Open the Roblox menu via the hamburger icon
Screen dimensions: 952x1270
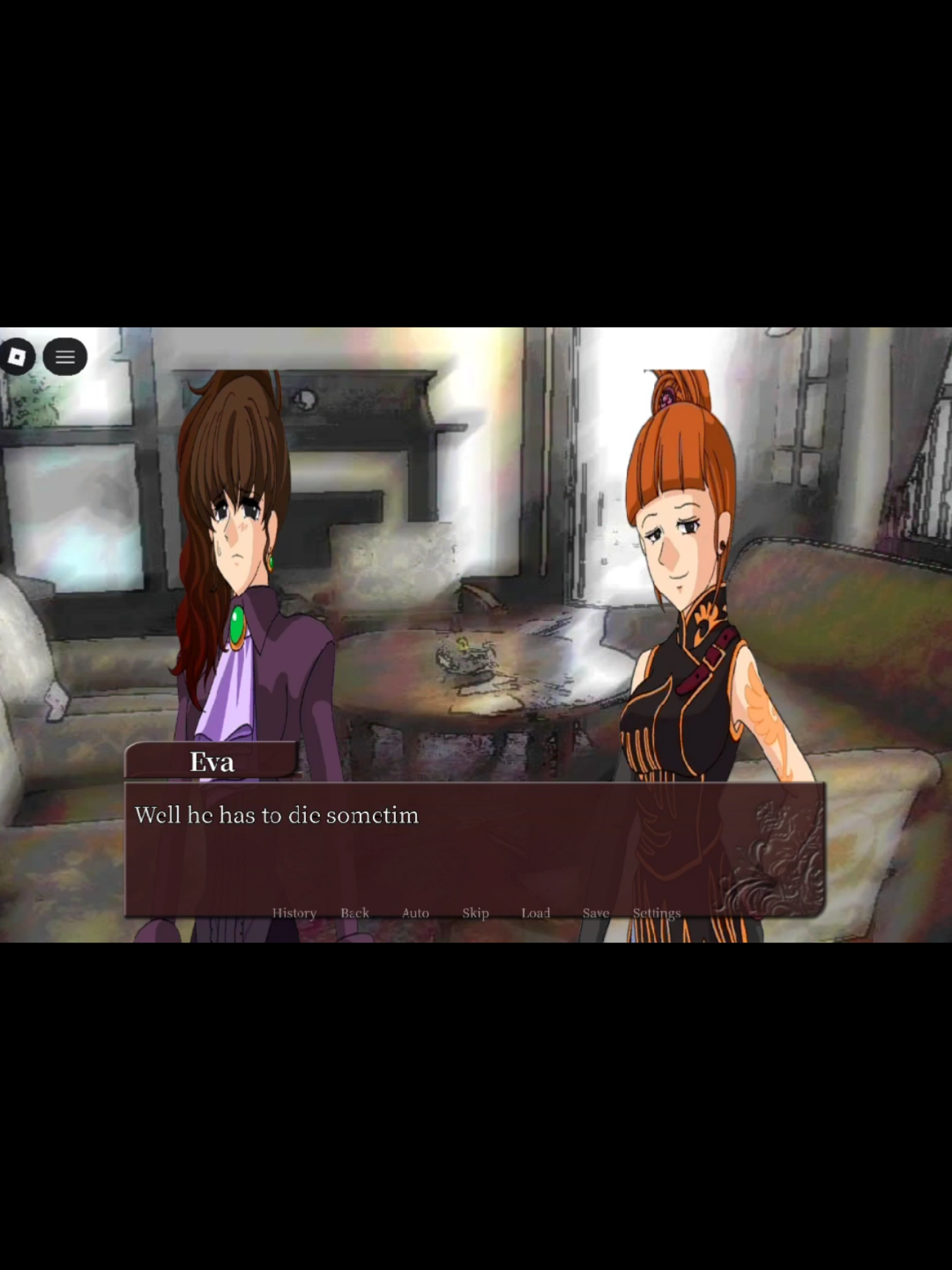[65, 357]
